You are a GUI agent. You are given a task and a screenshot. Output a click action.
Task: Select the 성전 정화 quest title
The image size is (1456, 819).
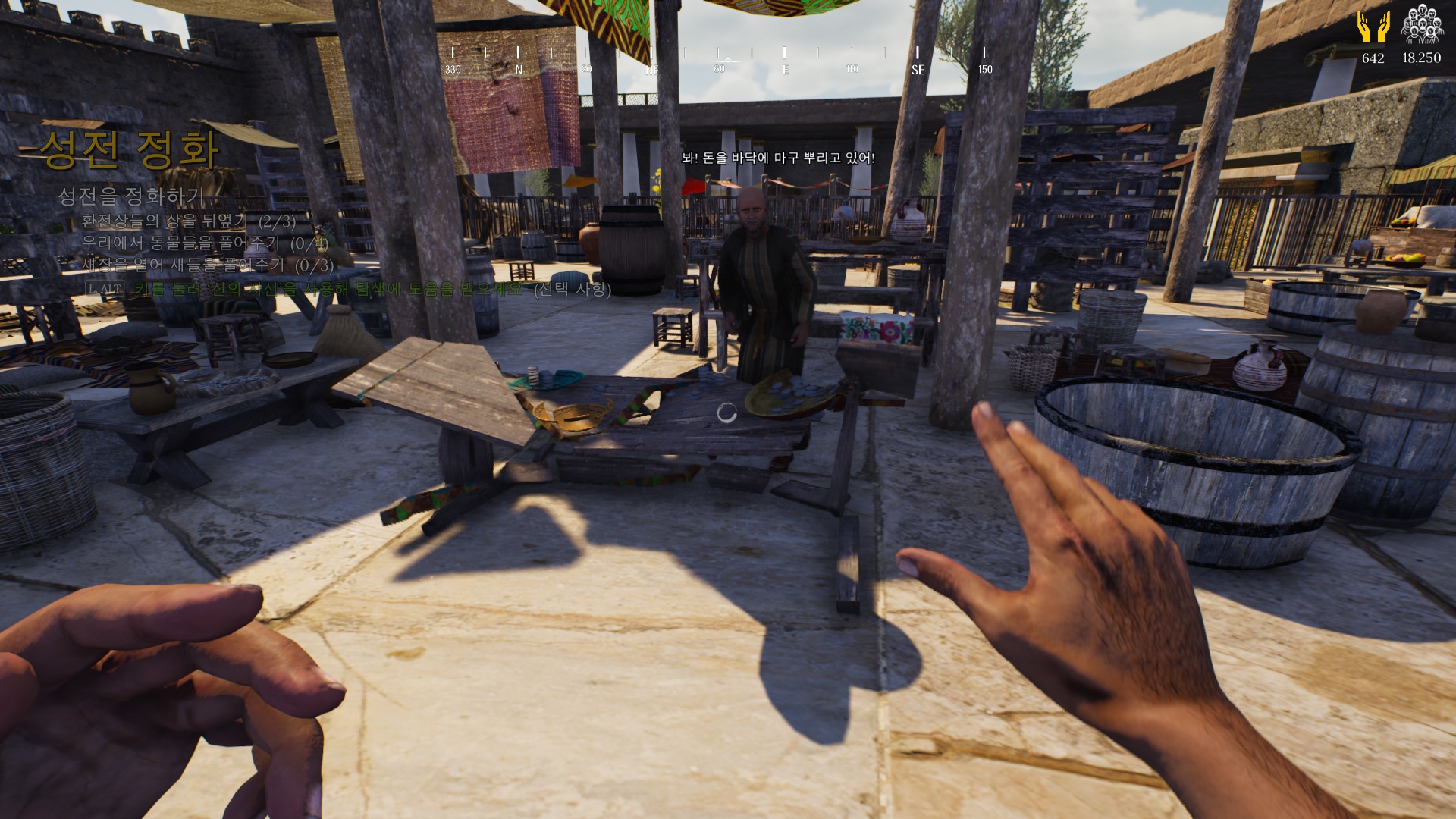[x=130, y=149]
